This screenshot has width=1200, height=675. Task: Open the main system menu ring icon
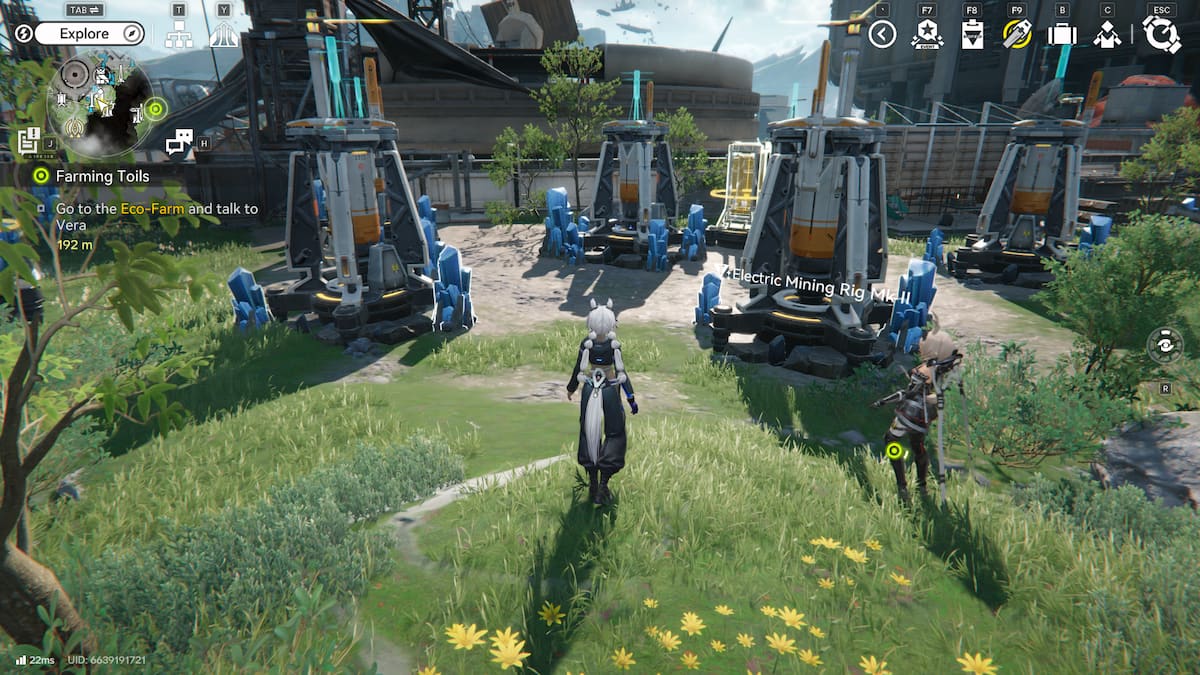[1161, 34]
